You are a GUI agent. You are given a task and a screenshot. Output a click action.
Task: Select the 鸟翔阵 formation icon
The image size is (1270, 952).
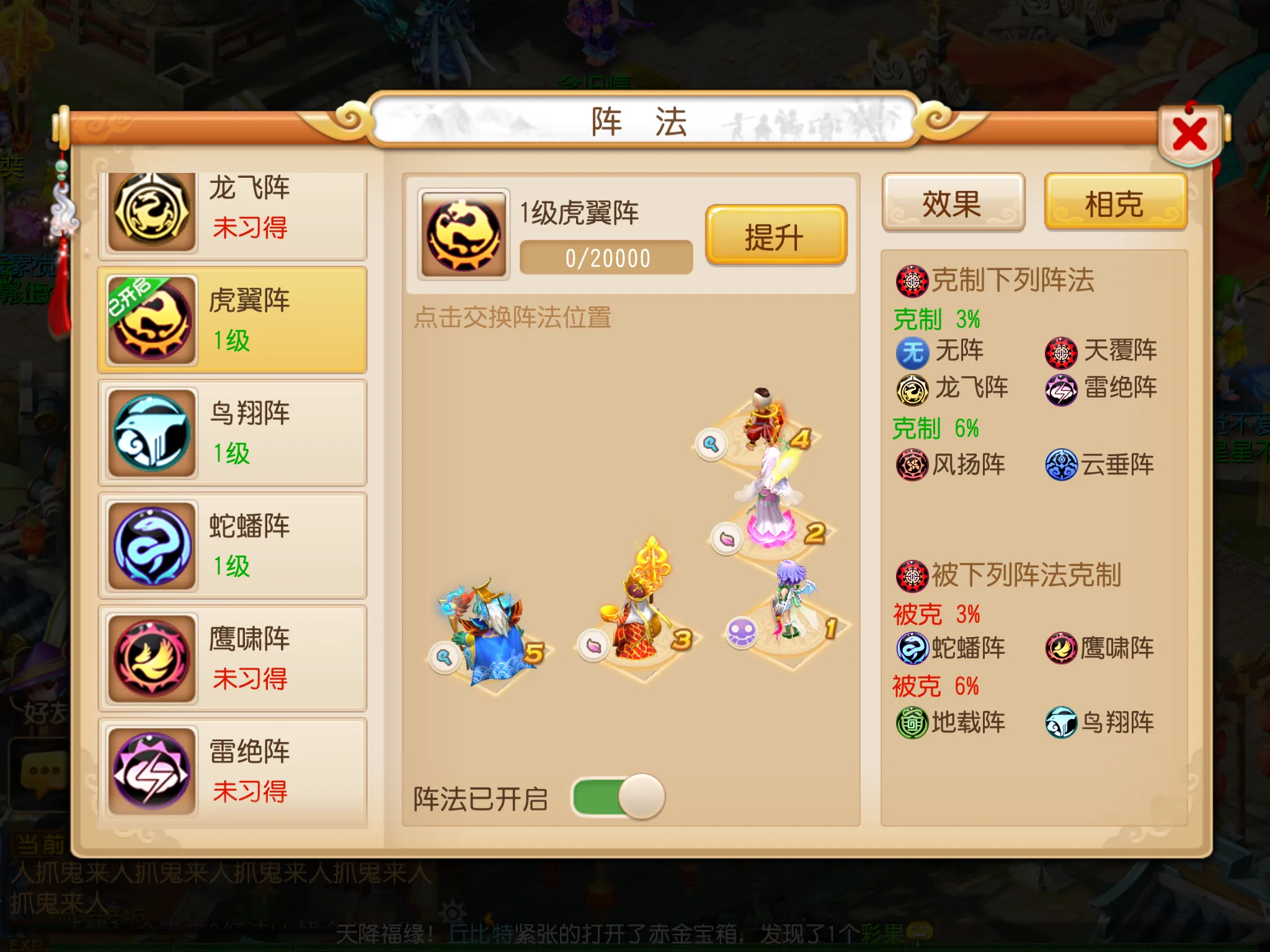coord(151,431)
